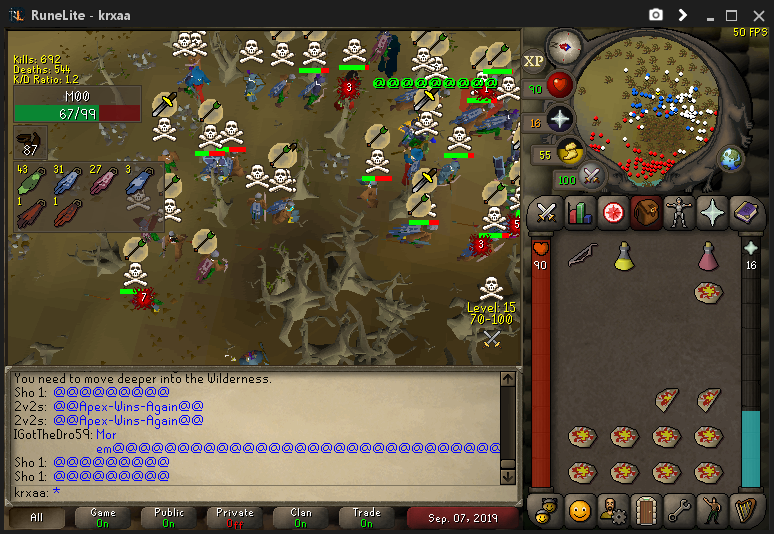Open the Prayer tab
Image resolution: width=774 pixels, height=534 pixels.
tap(711, 212)
